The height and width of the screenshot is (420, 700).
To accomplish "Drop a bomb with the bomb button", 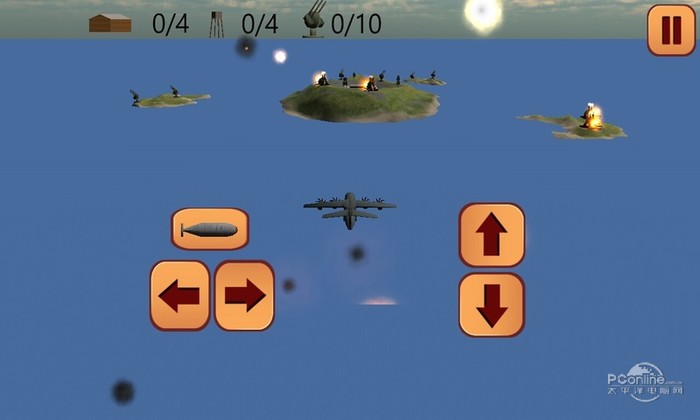I will (x=210, y=229).
